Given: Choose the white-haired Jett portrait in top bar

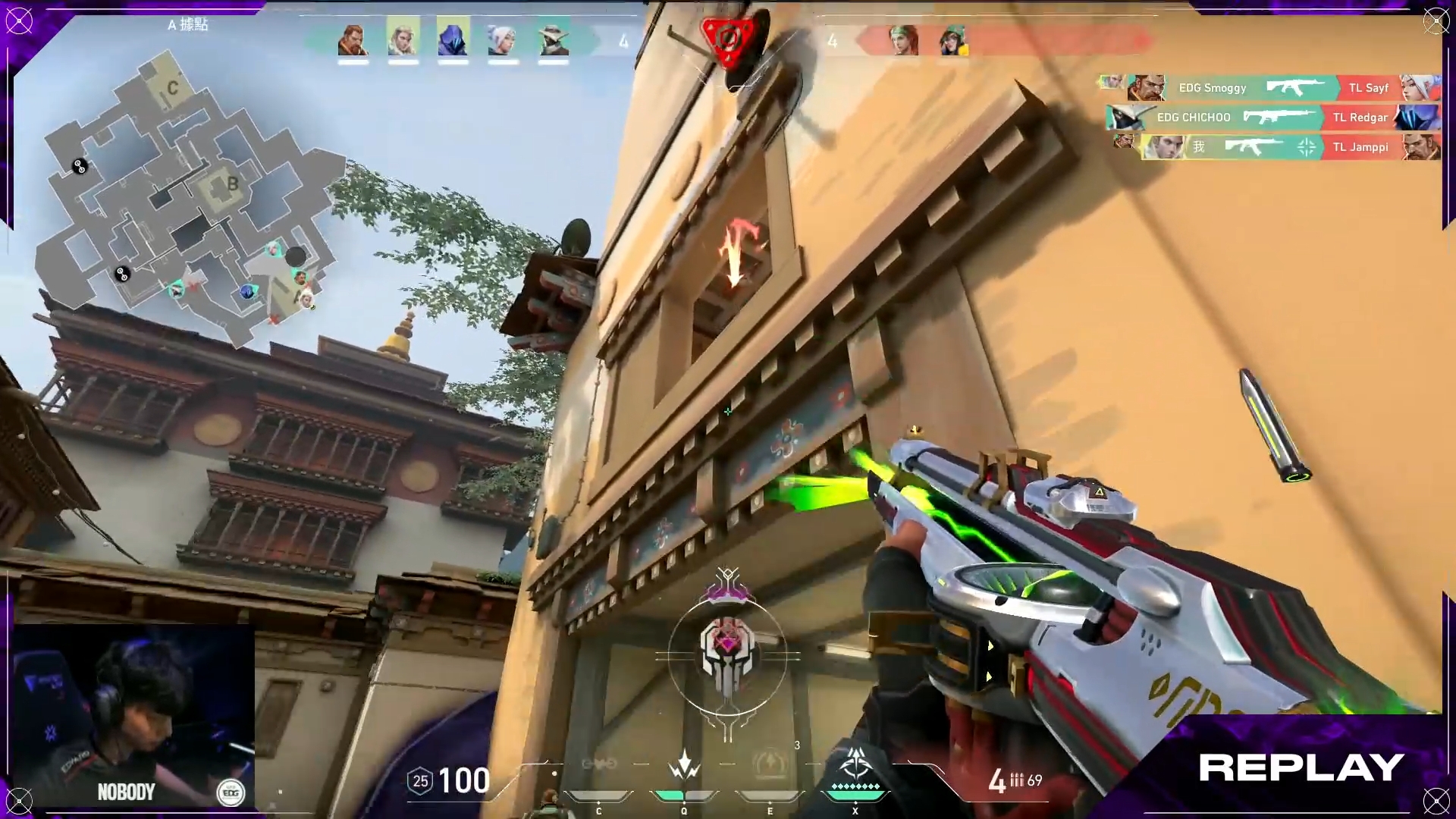Looking at the screenshot, I should point(503,39).
